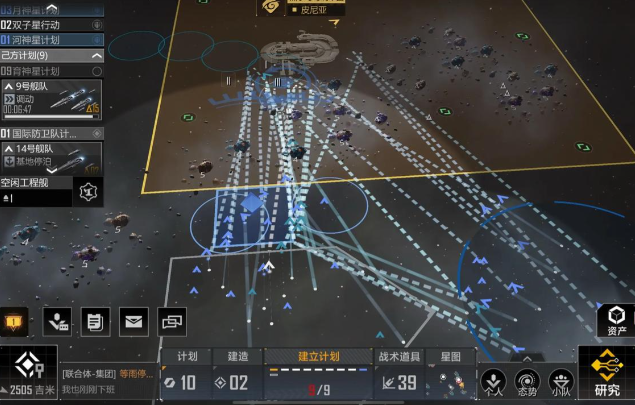Open the orange alert notification icon
635x405 pixels.
pyautogui.click(x=14, y=322)
